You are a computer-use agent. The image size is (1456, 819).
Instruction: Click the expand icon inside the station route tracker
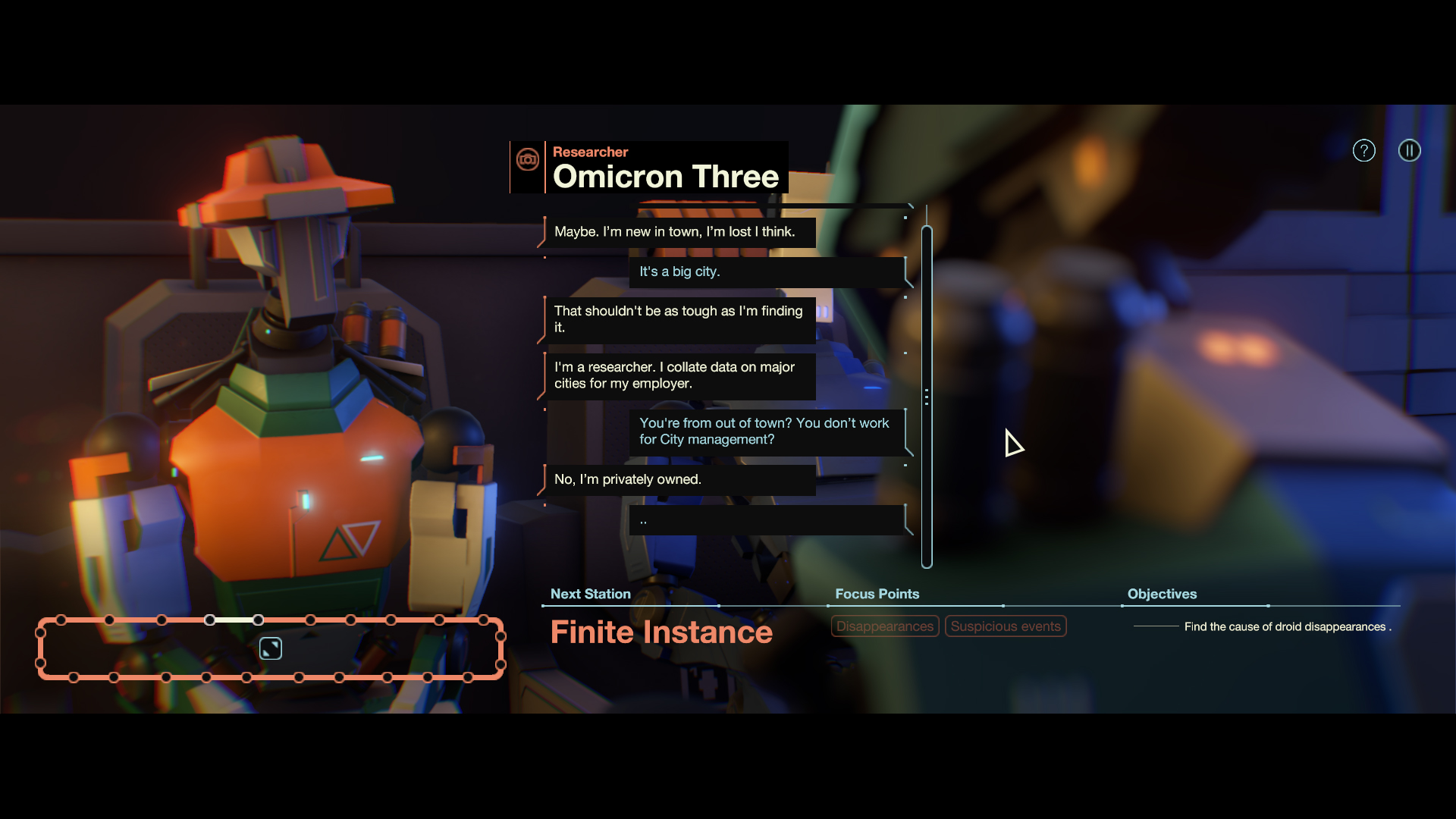coord(271,648)
